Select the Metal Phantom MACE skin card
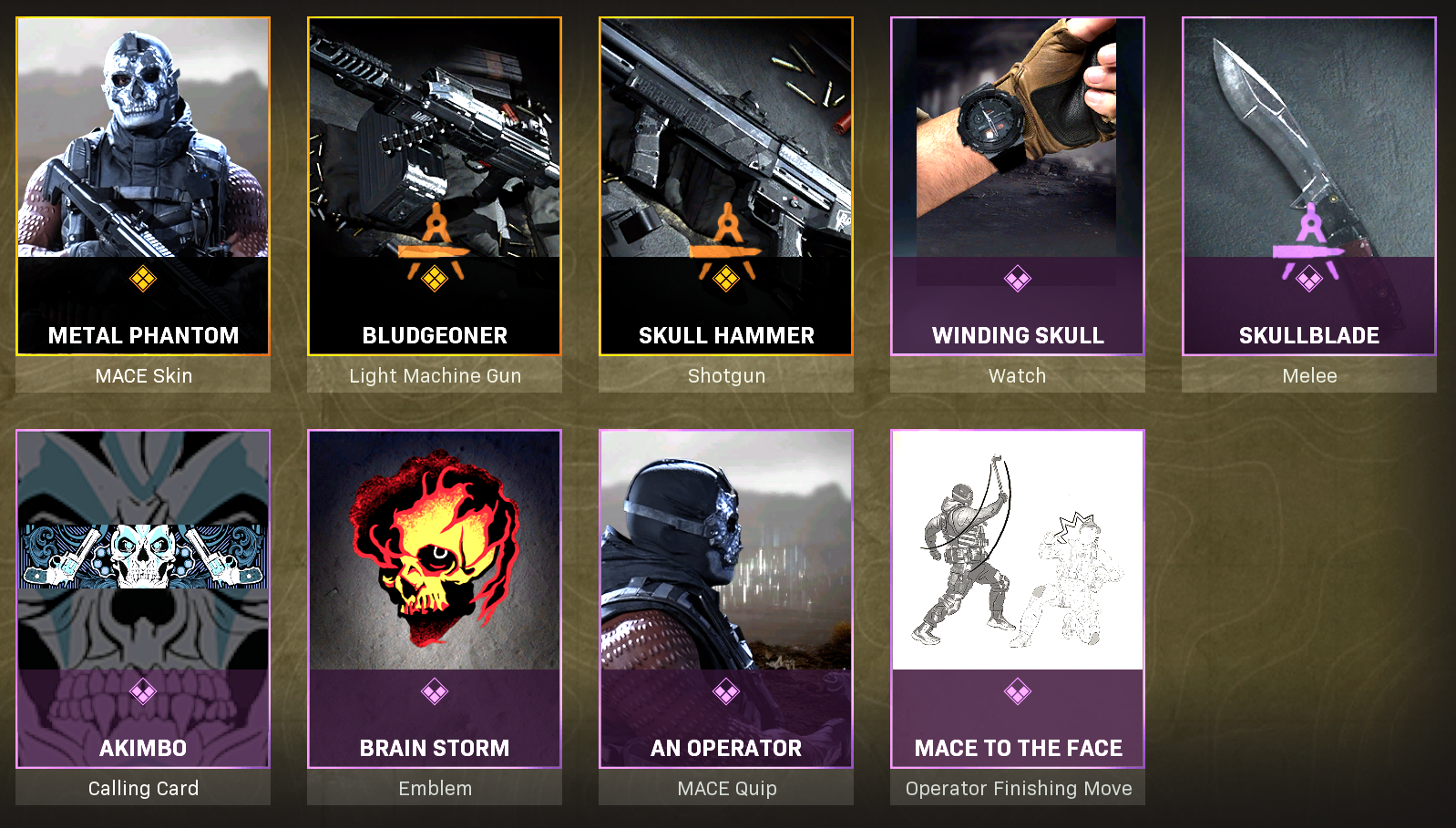This screenshot has height=828, width=1456. [x=143, y=187]
